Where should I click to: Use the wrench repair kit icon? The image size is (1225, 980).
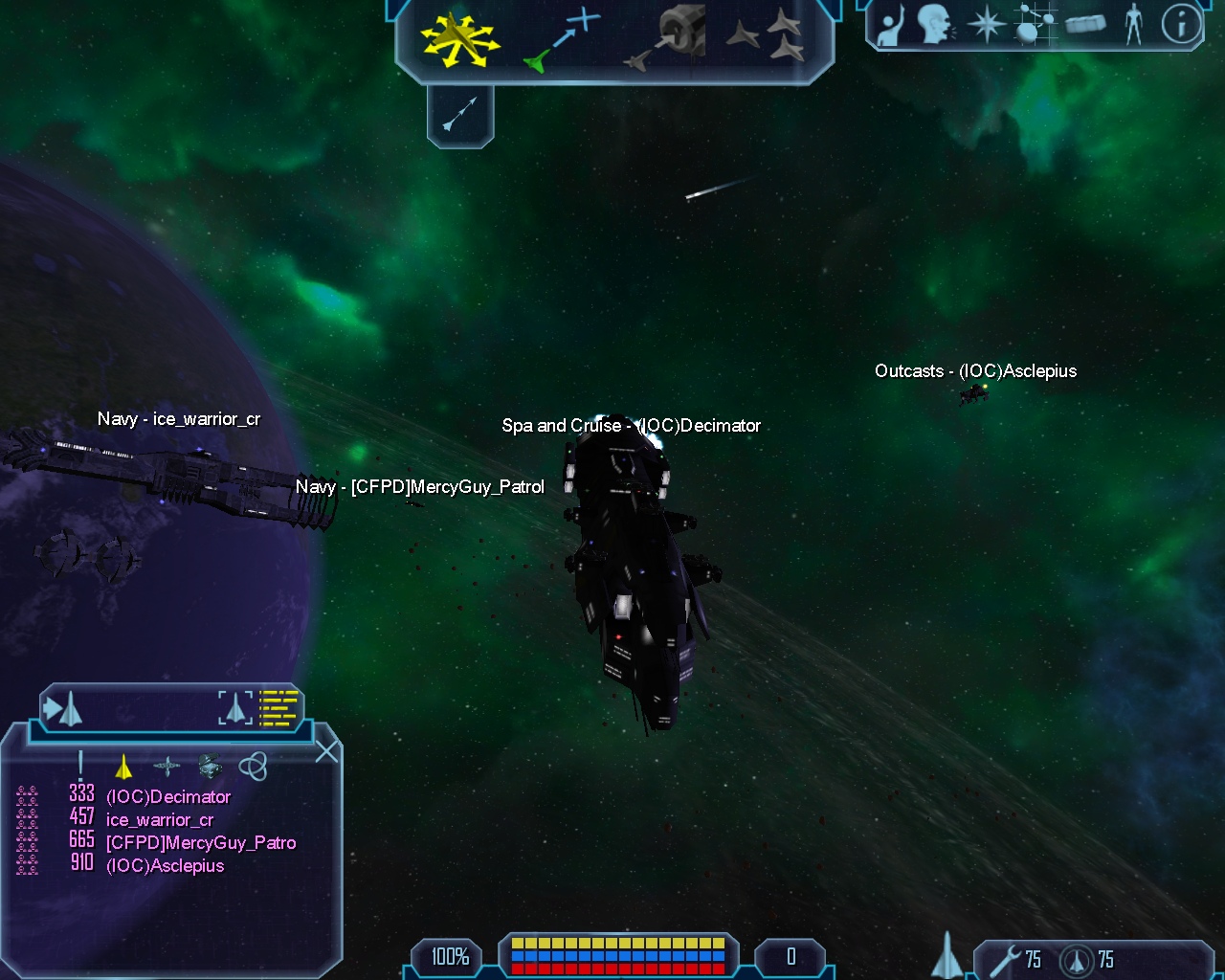(1003, 960)
